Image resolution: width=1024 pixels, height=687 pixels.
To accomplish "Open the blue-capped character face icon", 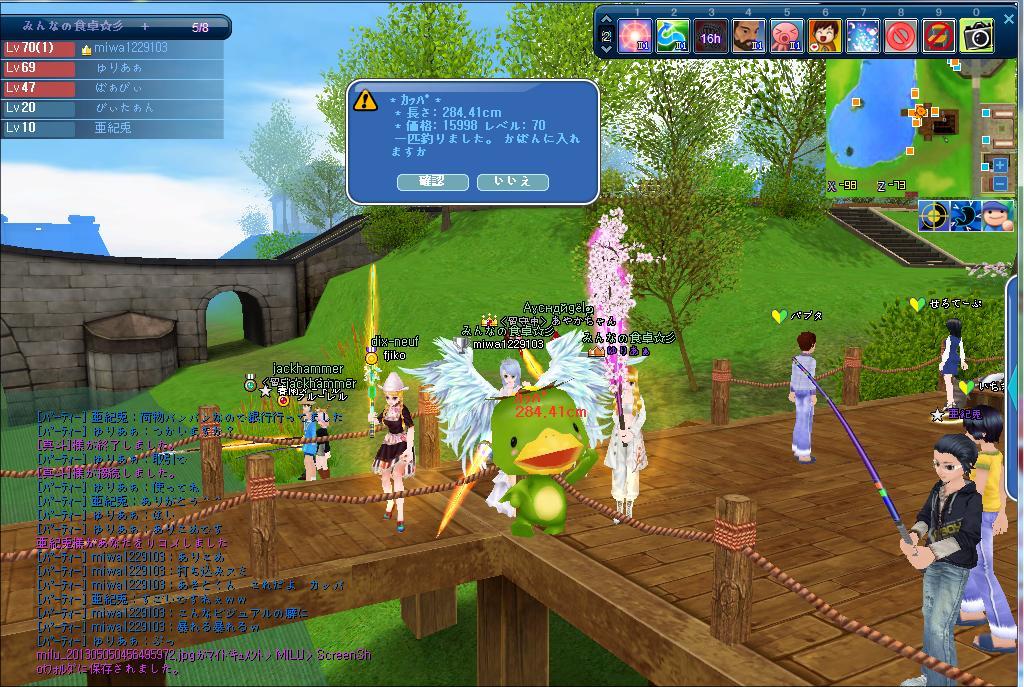I will (x=996, y=215).
